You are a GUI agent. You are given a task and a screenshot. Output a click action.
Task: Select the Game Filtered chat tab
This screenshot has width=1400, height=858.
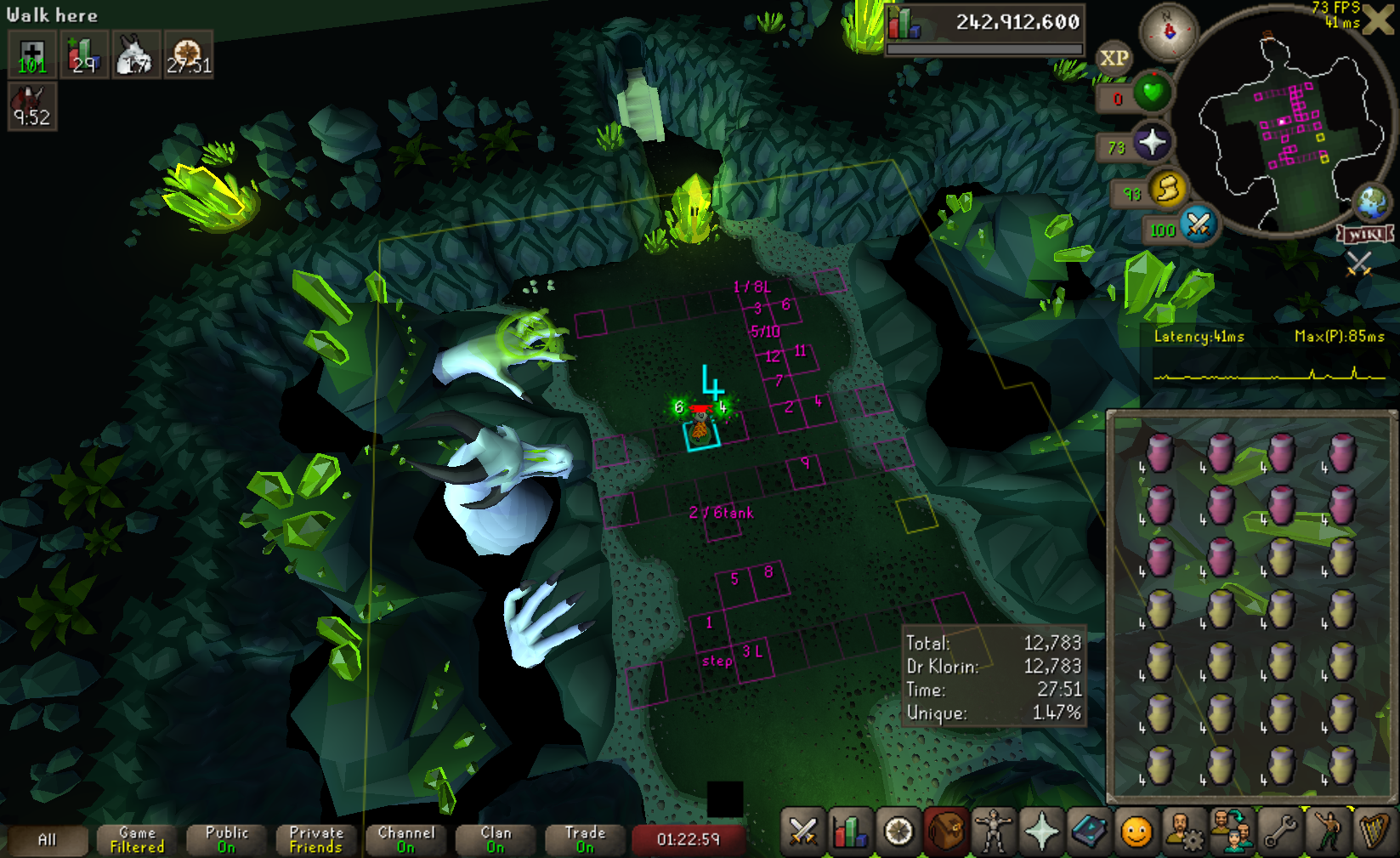coord(137,839)
